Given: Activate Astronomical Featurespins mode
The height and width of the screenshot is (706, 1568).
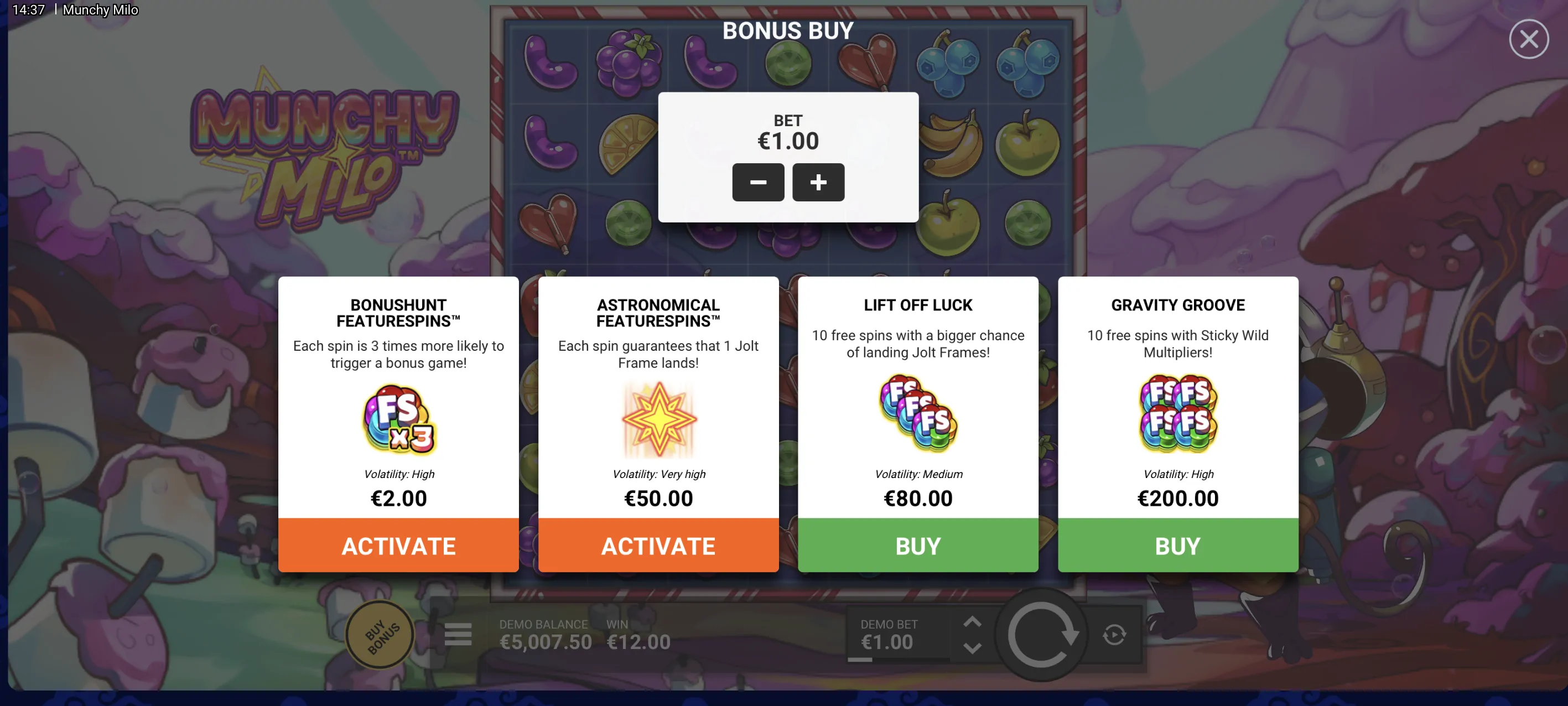Looking at the screenshot, I should (x=658, y=546).
